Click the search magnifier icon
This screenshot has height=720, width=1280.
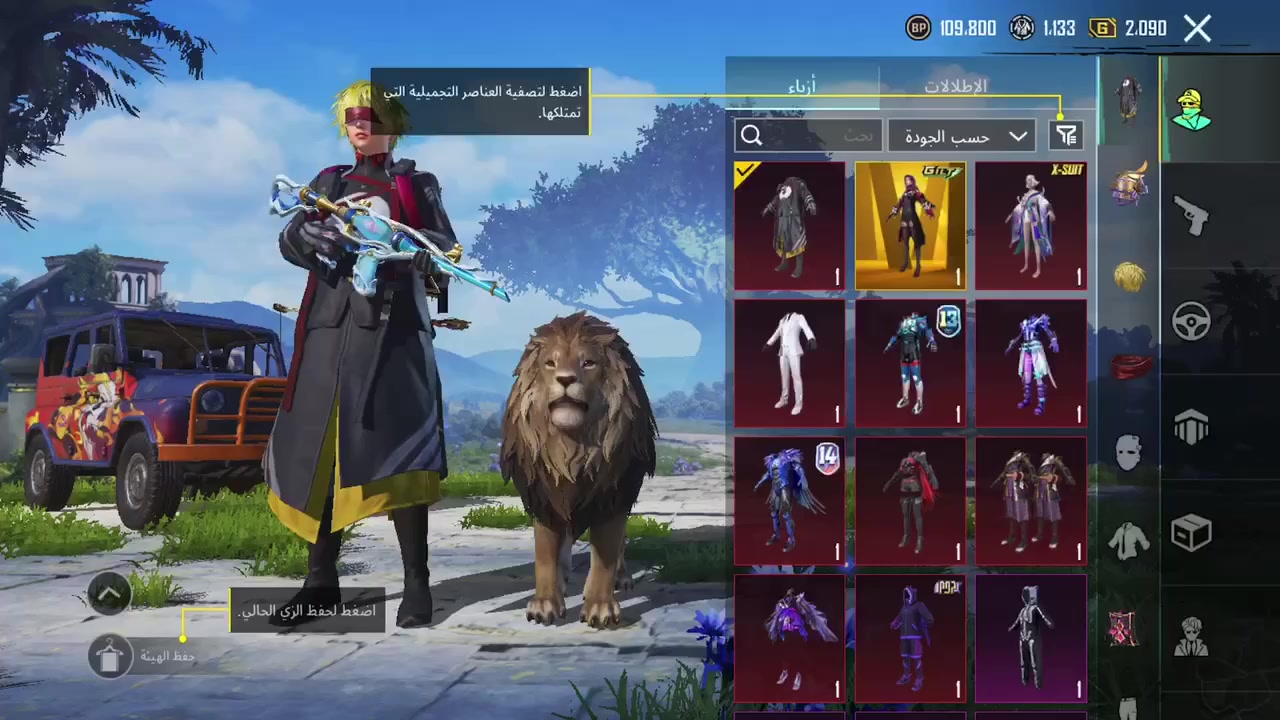pyautogui.click(x=751, y=135)
